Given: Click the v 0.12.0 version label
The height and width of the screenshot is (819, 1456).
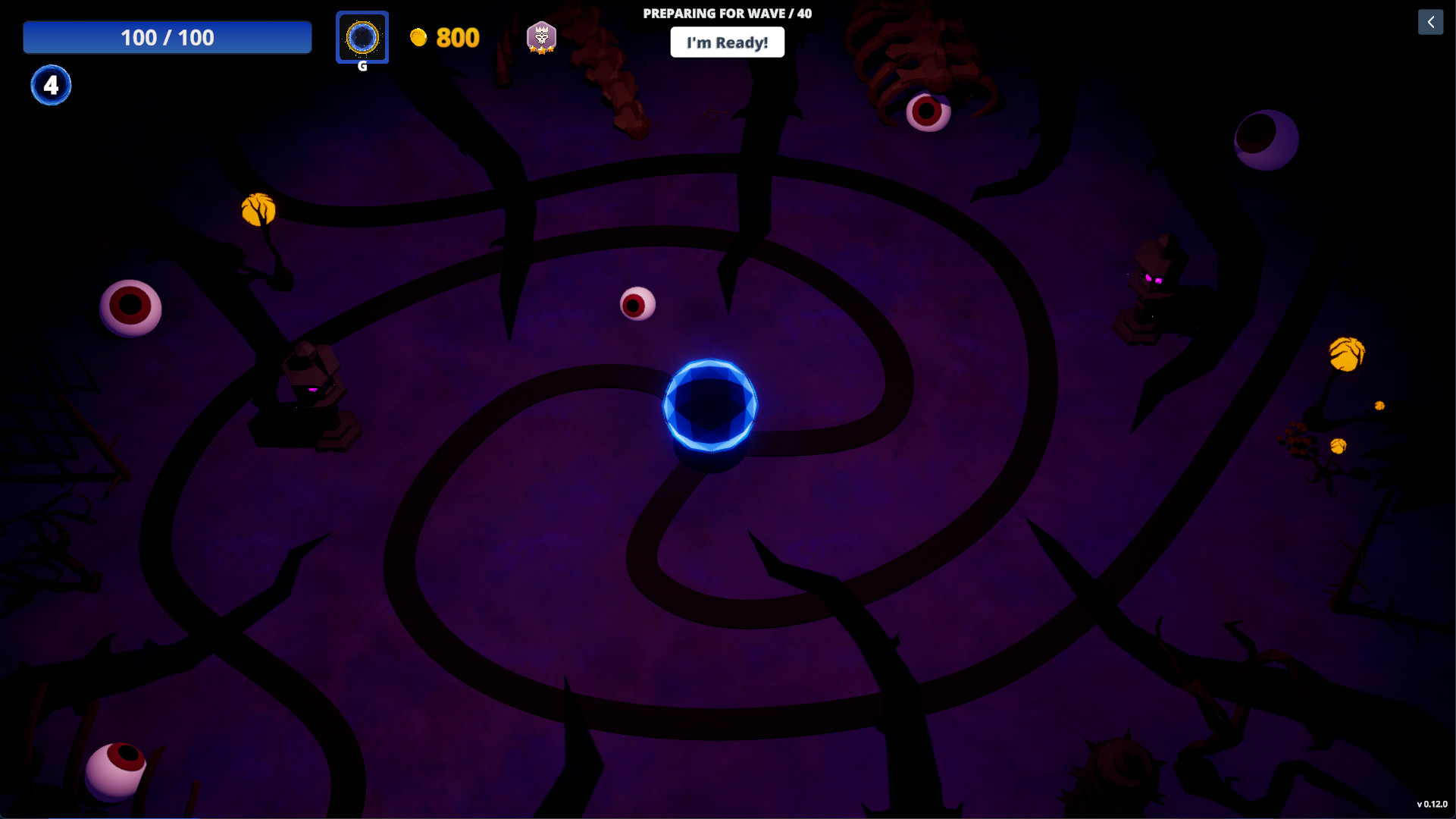Looking at the screenshot, I should point(1432,802).
